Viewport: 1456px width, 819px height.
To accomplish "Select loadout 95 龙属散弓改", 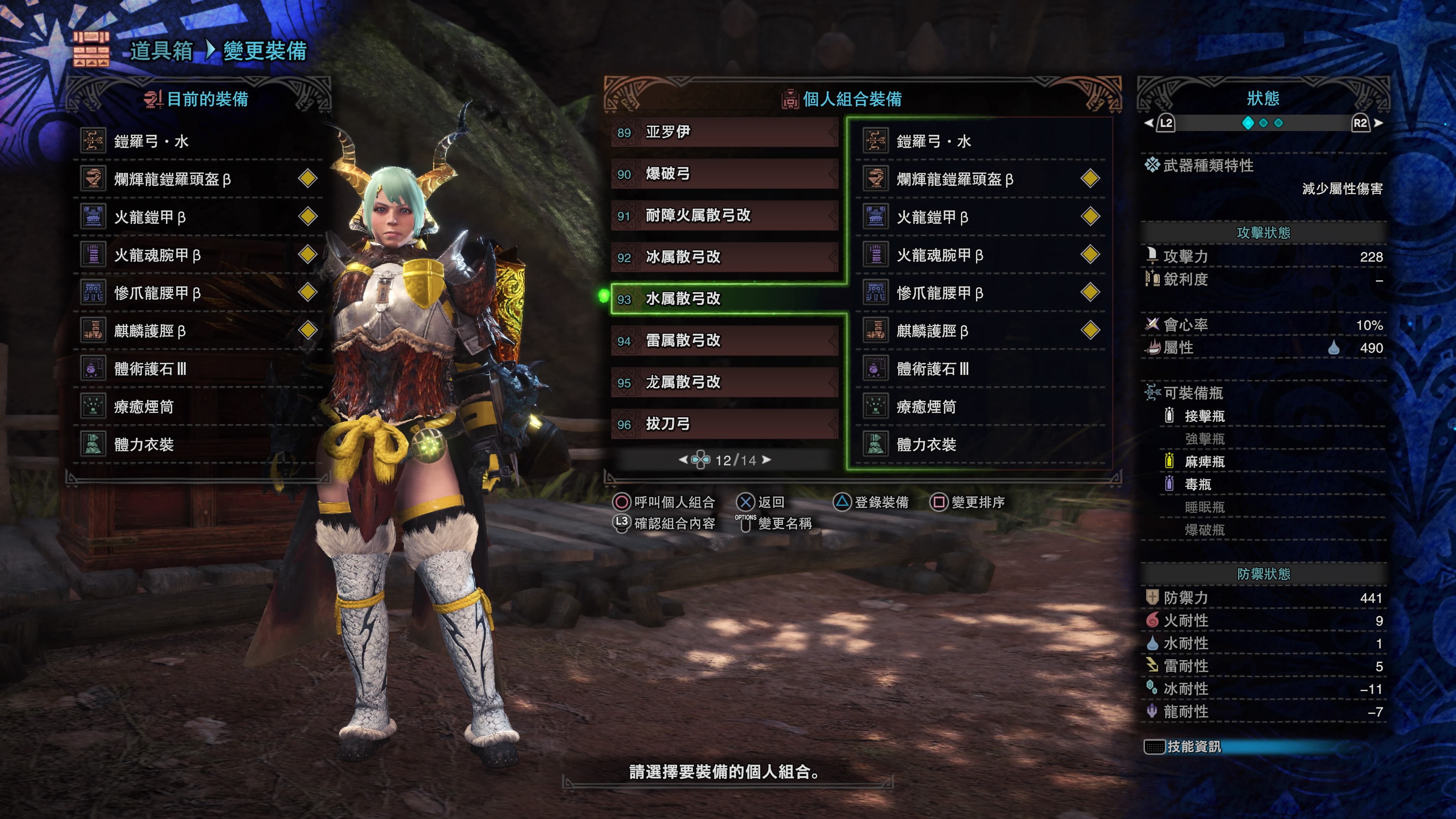I will point(723,383).
